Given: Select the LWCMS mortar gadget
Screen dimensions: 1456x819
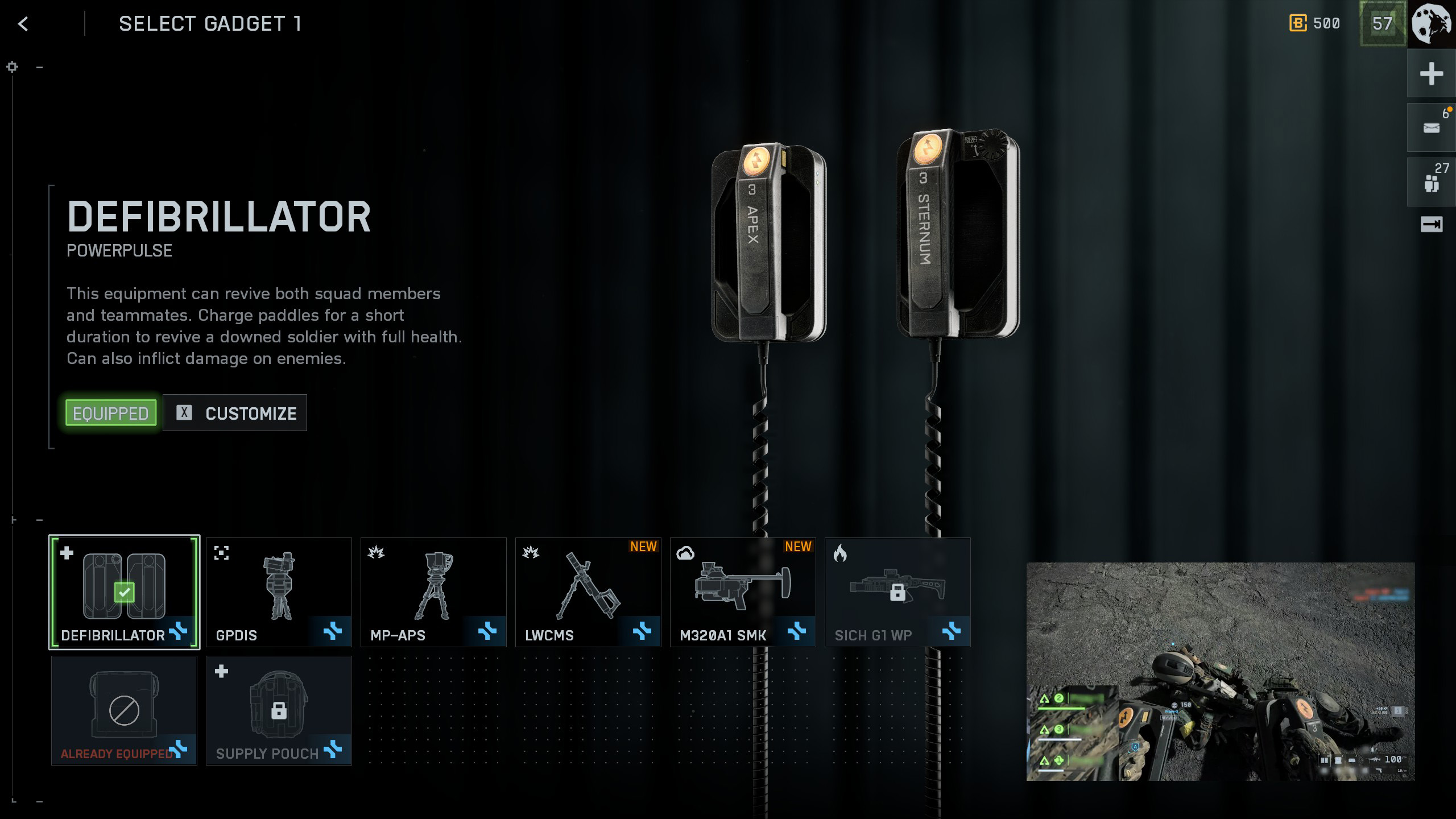Looking at the screenshot, I should (x=588, y=592).
